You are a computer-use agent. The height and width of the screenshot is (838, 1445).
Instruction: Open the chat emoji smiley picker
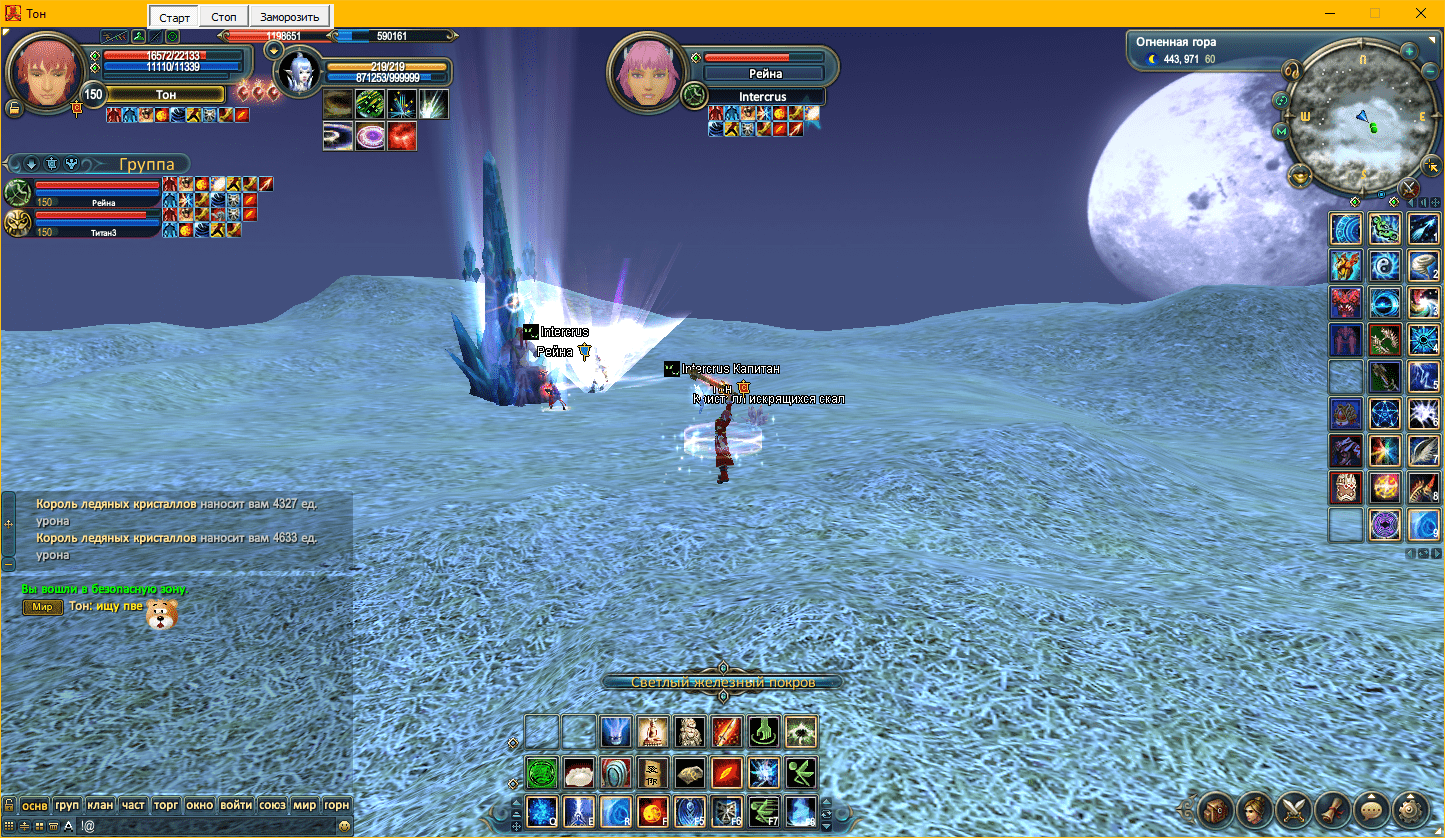345,826
